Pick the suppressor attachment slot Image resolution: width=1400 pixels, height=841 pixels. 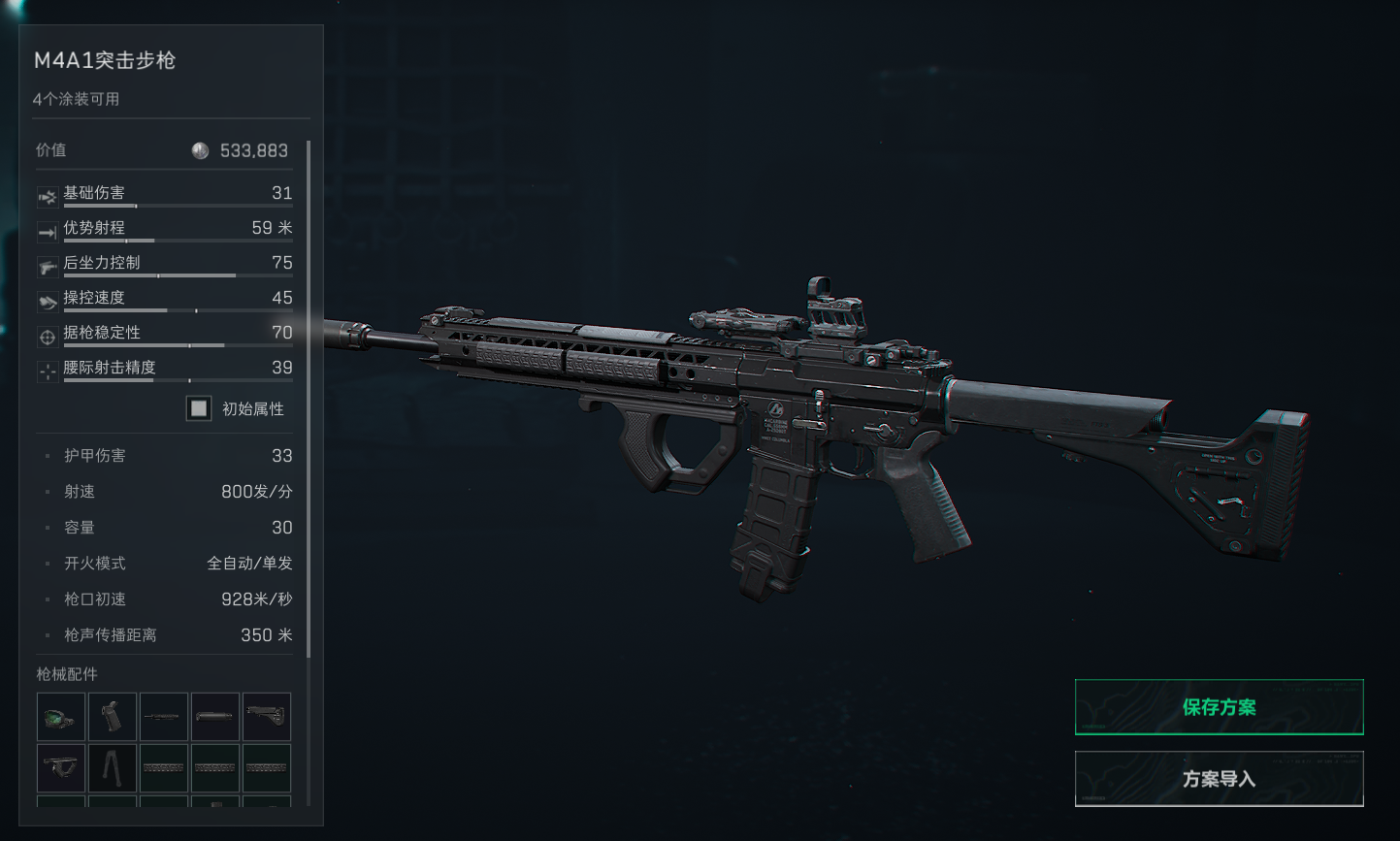pos(215,717)
